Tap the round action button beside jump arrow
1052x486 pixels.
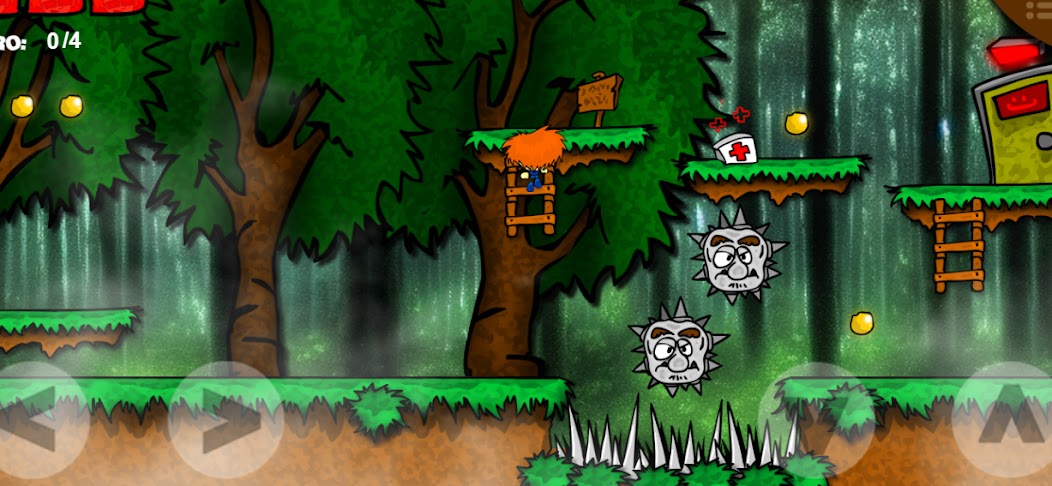(x=815, y=420)
